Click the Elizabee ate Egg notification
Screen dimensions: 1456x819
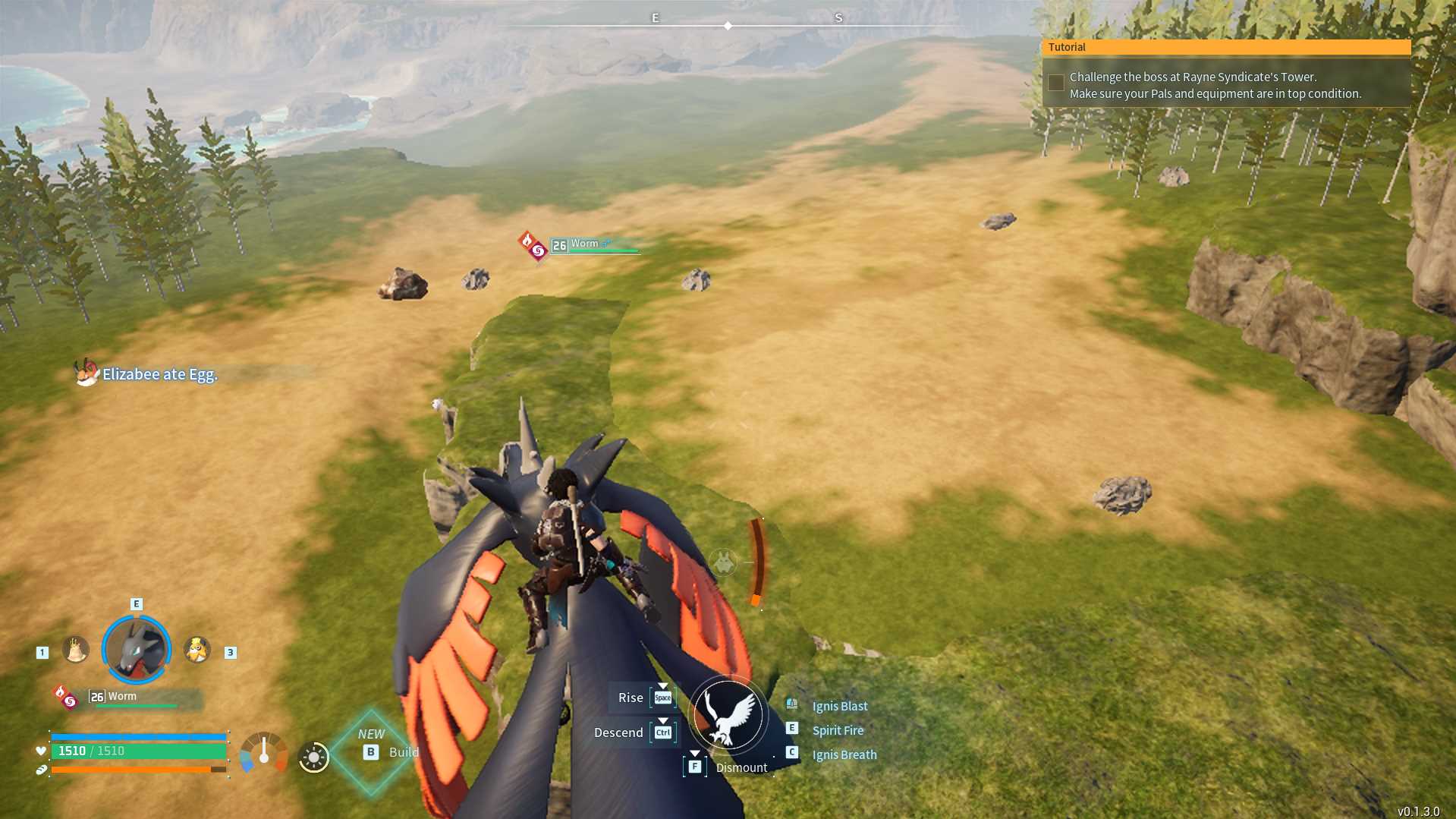pyautogui.click(x=159, y=374)
